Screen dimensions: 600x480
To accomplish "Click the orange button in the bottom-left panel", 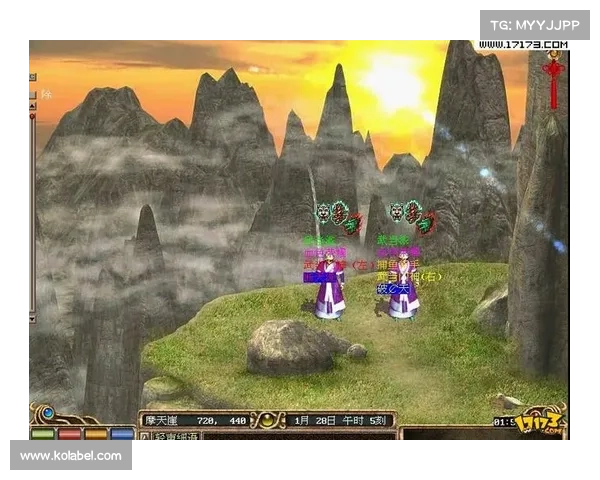I will [x=96, y=433].
